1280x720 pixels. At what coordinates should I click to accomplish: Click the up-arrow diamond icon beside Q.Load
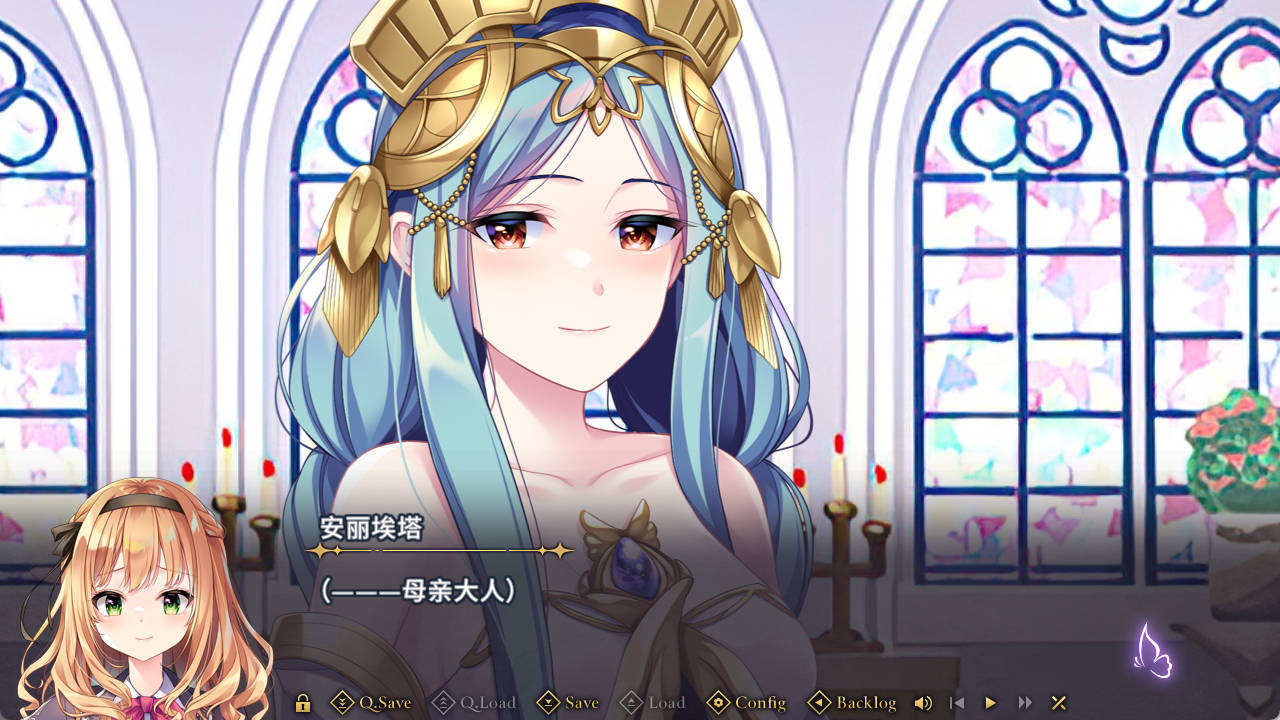[x=443, y=703]
